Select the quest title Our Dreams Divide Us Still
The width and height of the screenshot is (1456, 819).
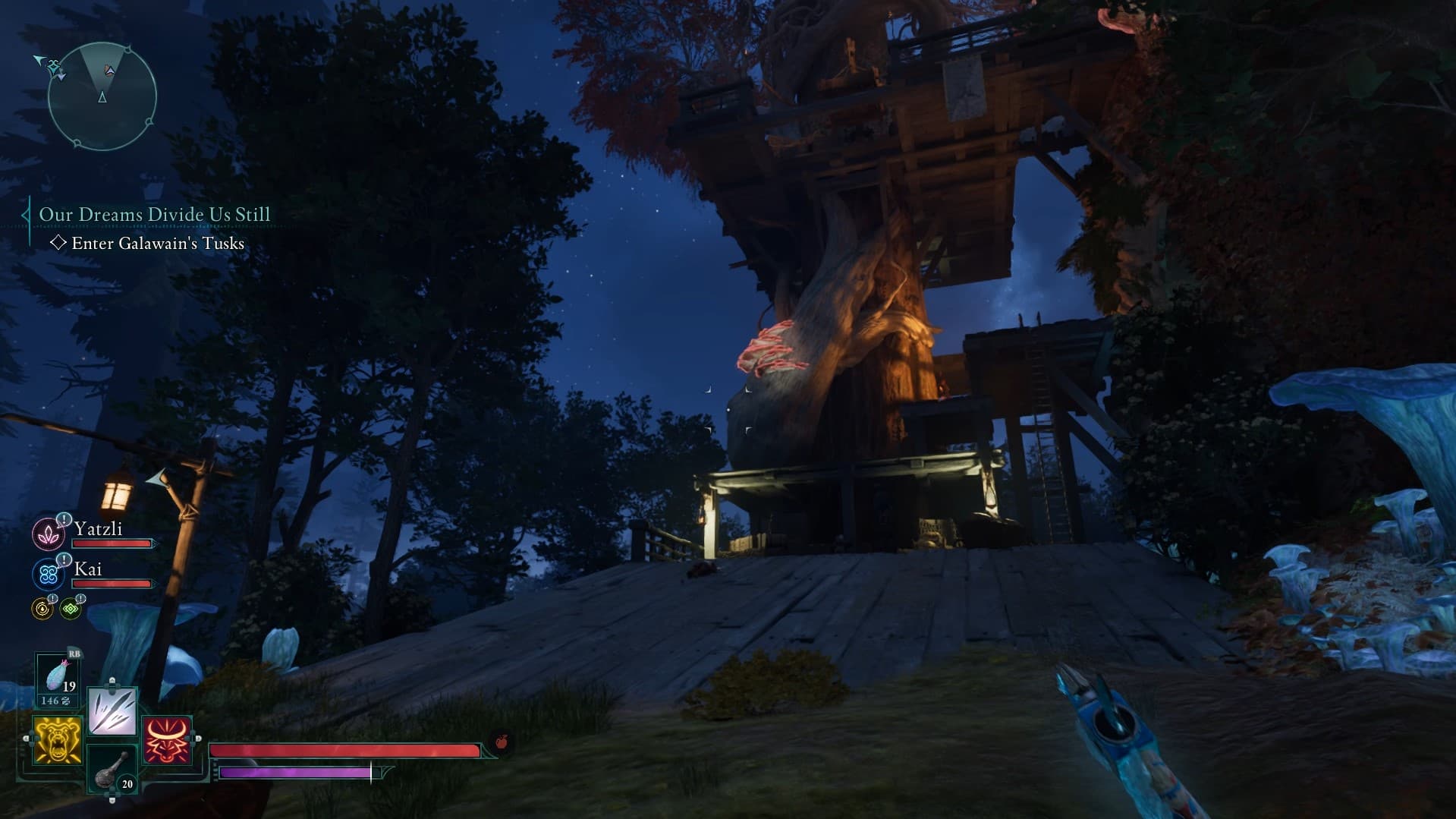pyautogui.click(x=153, y=215)
